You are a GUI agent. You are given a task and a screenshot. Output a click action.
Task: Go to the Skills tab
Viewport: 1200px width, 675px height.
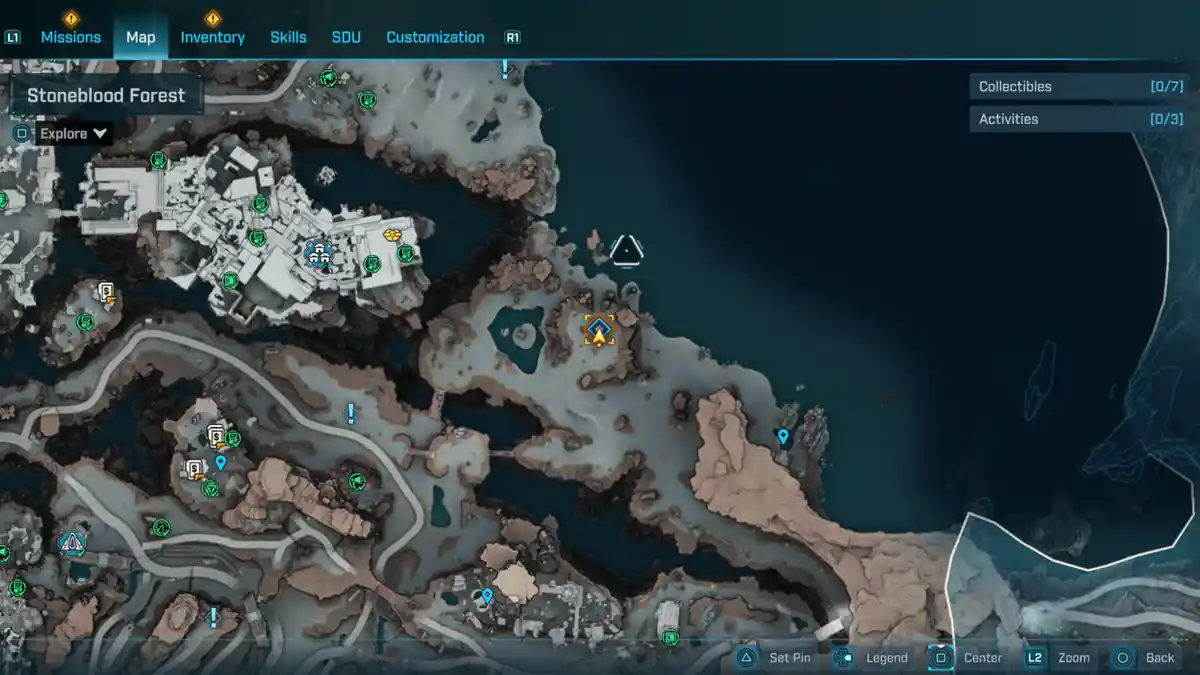(x=288, y=37)
